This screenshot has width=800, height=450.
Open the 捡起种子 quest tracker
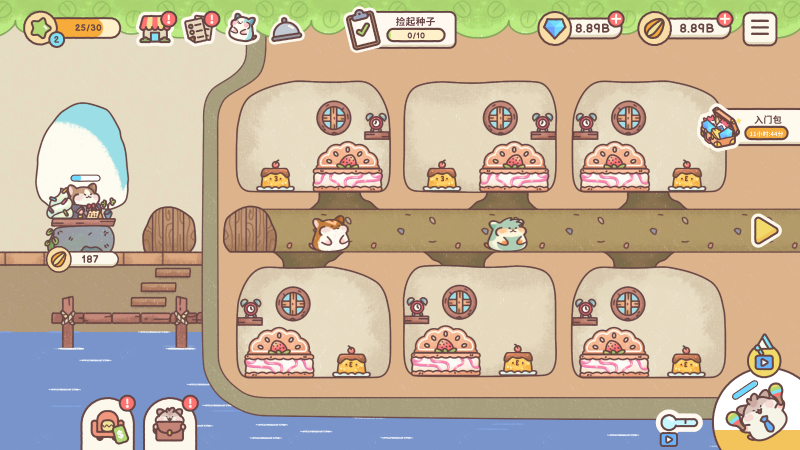click(400, 29)
